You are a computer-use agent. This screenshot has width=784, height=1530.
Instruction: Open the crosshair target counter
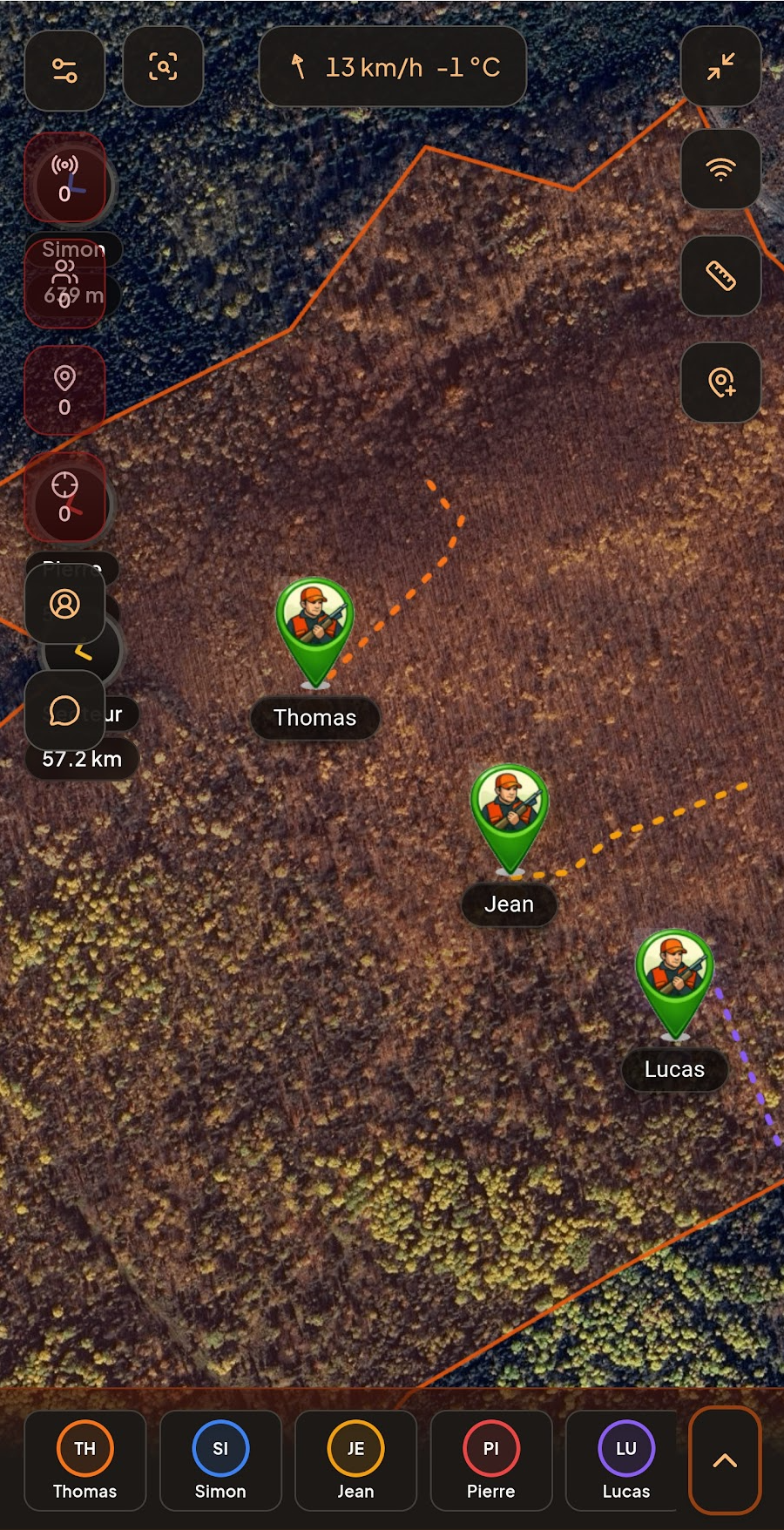65,497
